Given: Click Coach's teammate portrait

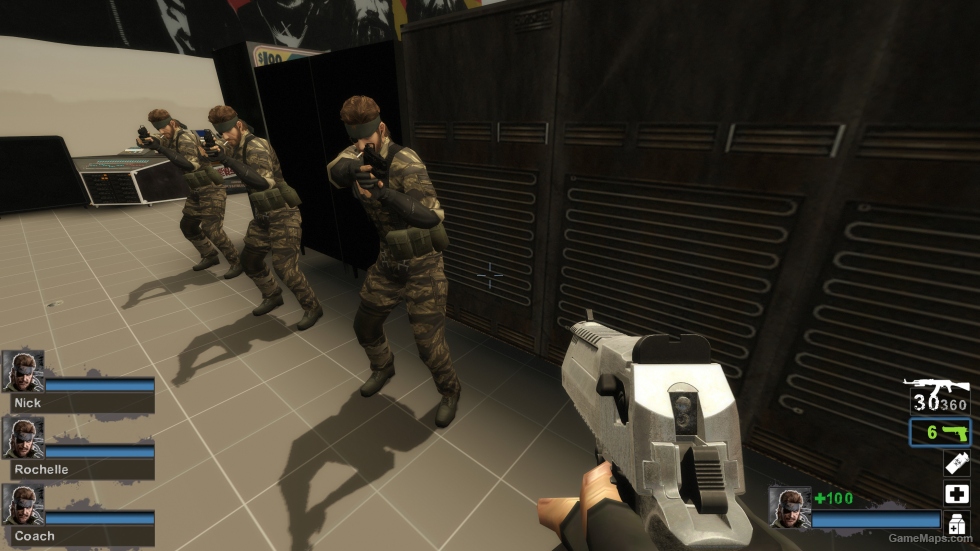Looking at the screenshot, I should (x=22, y=504).
